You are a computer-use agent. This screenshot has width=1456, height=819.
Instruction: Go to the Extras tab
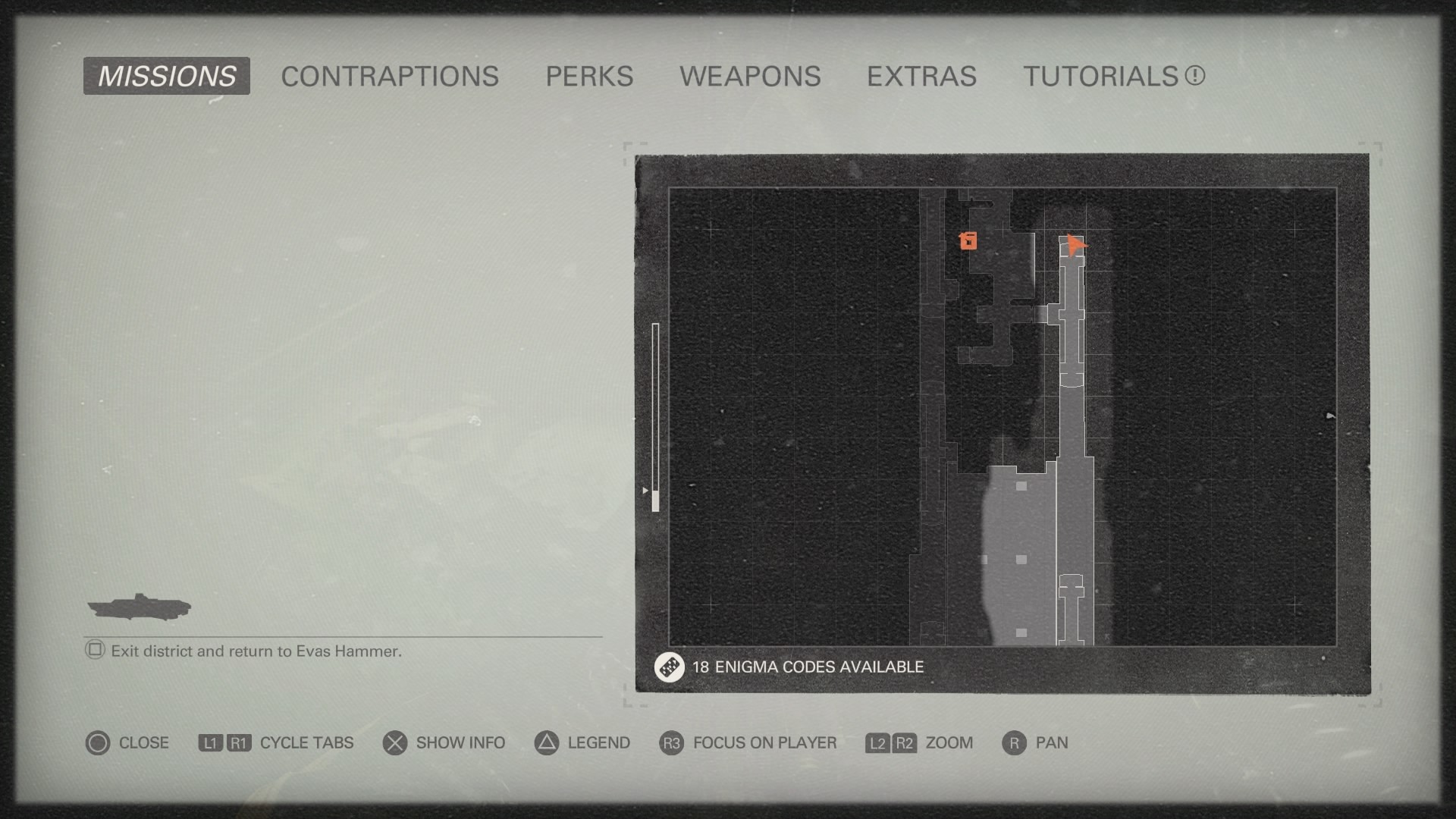[x=921, y=76]
